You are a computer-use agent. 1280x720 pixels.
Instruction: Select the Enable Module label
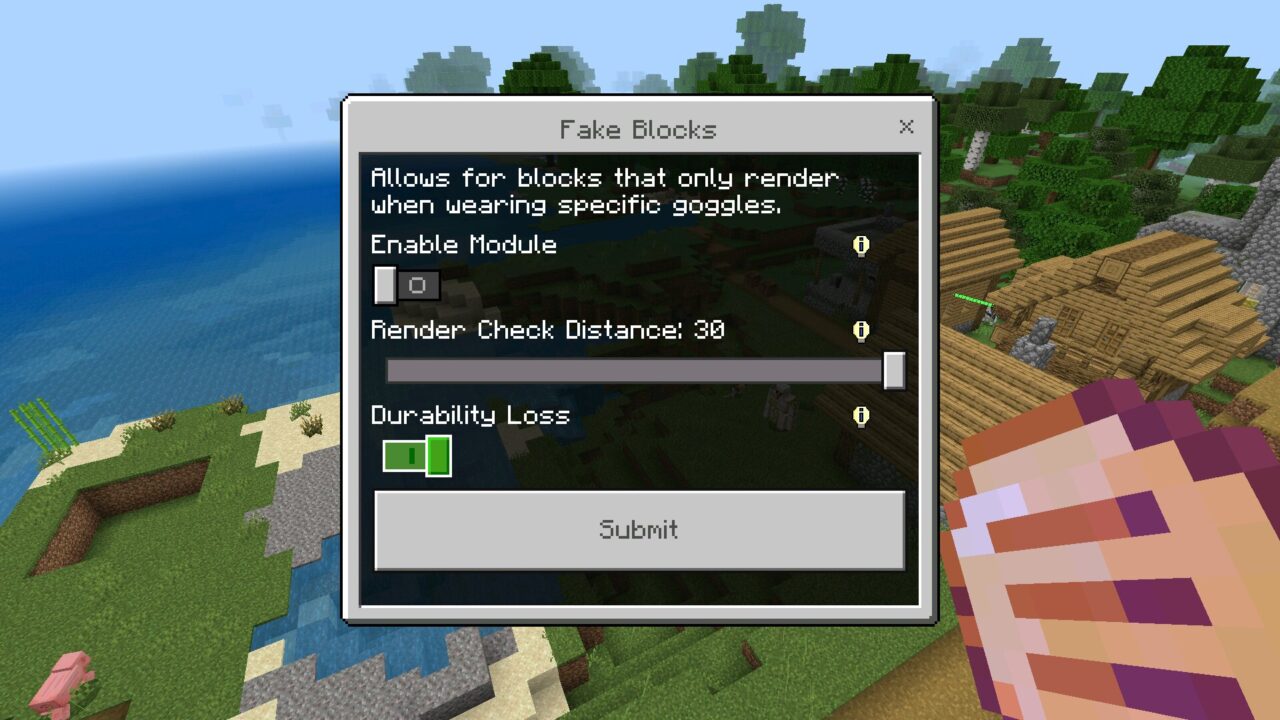click(463, 245)
